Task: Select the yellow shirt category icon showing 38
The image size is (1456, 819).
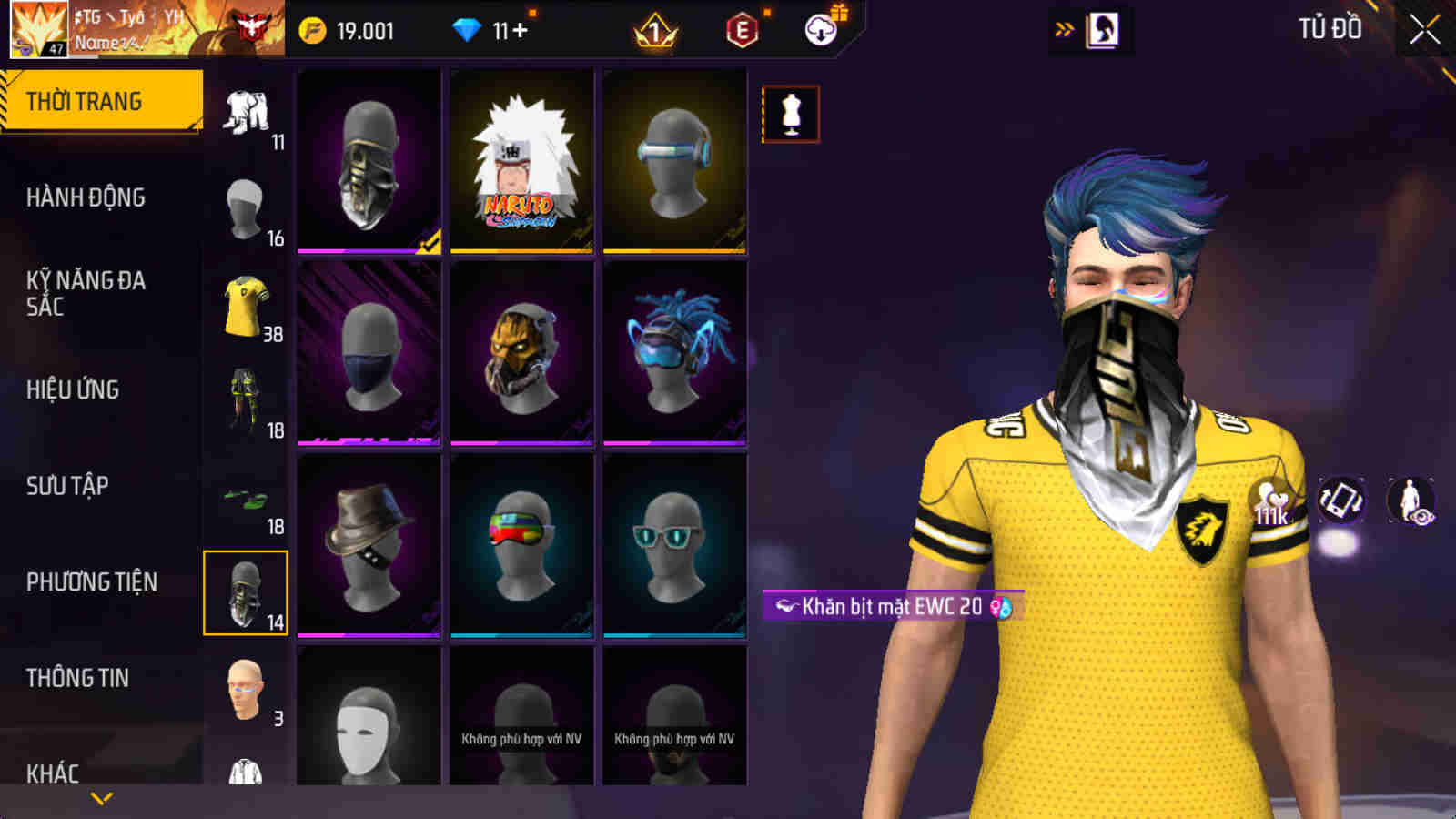Action: pos(244,305)
